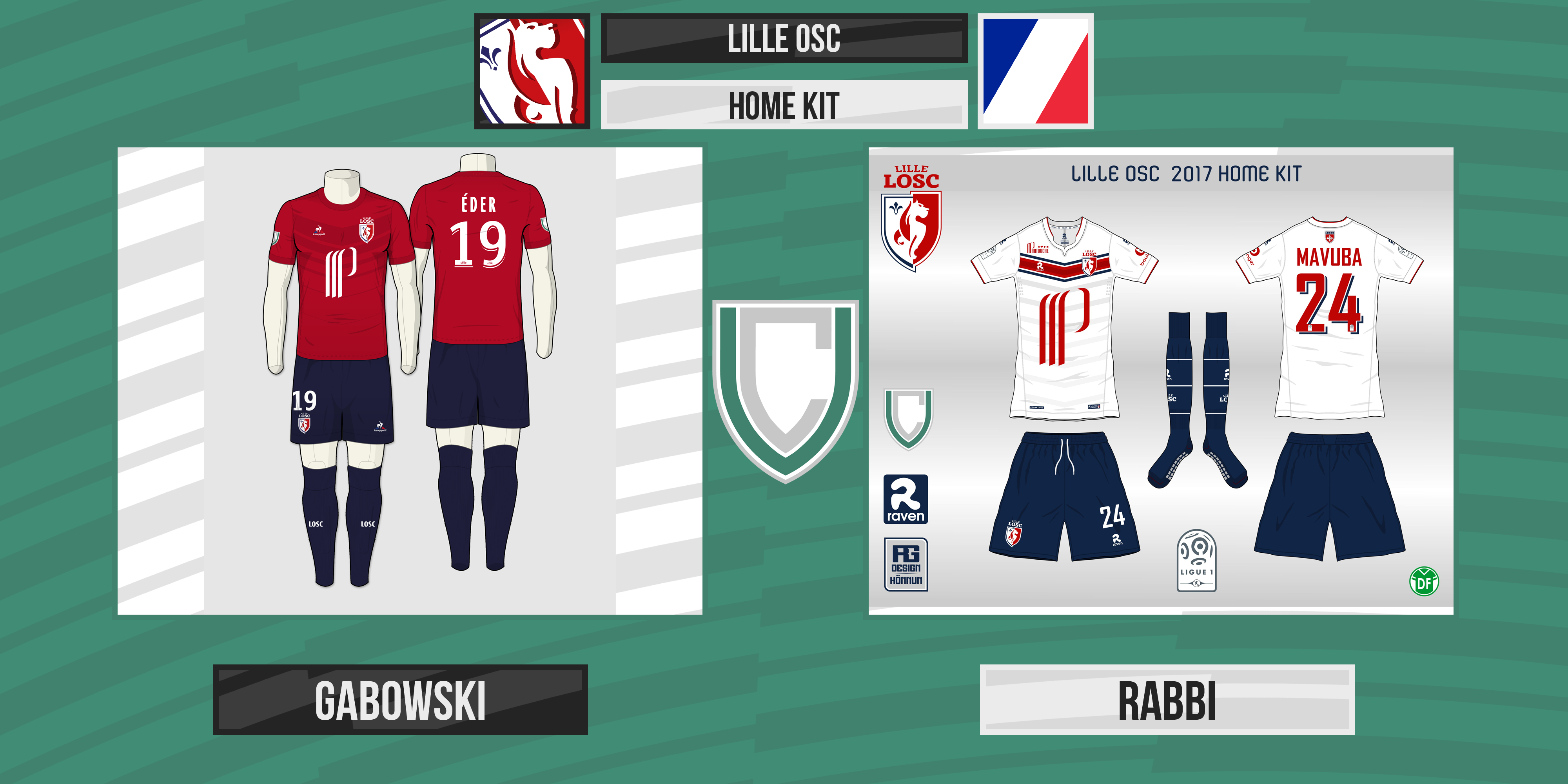Select Gabowski's red Lille home kit design
This screenshot has width=1568, height=784.
410,380
